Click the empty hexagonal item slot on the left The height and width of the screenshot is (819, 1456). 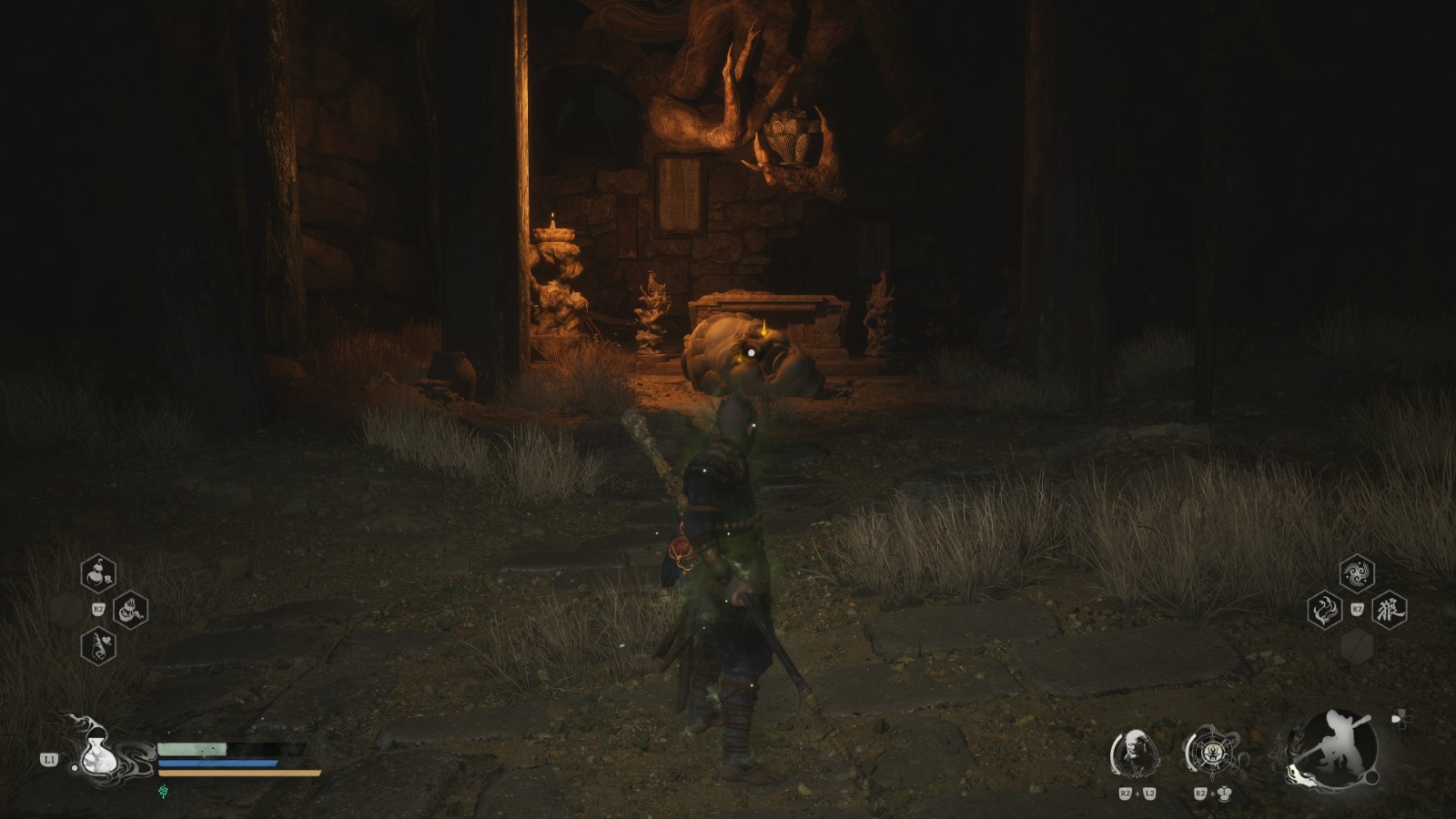point(66,610)
